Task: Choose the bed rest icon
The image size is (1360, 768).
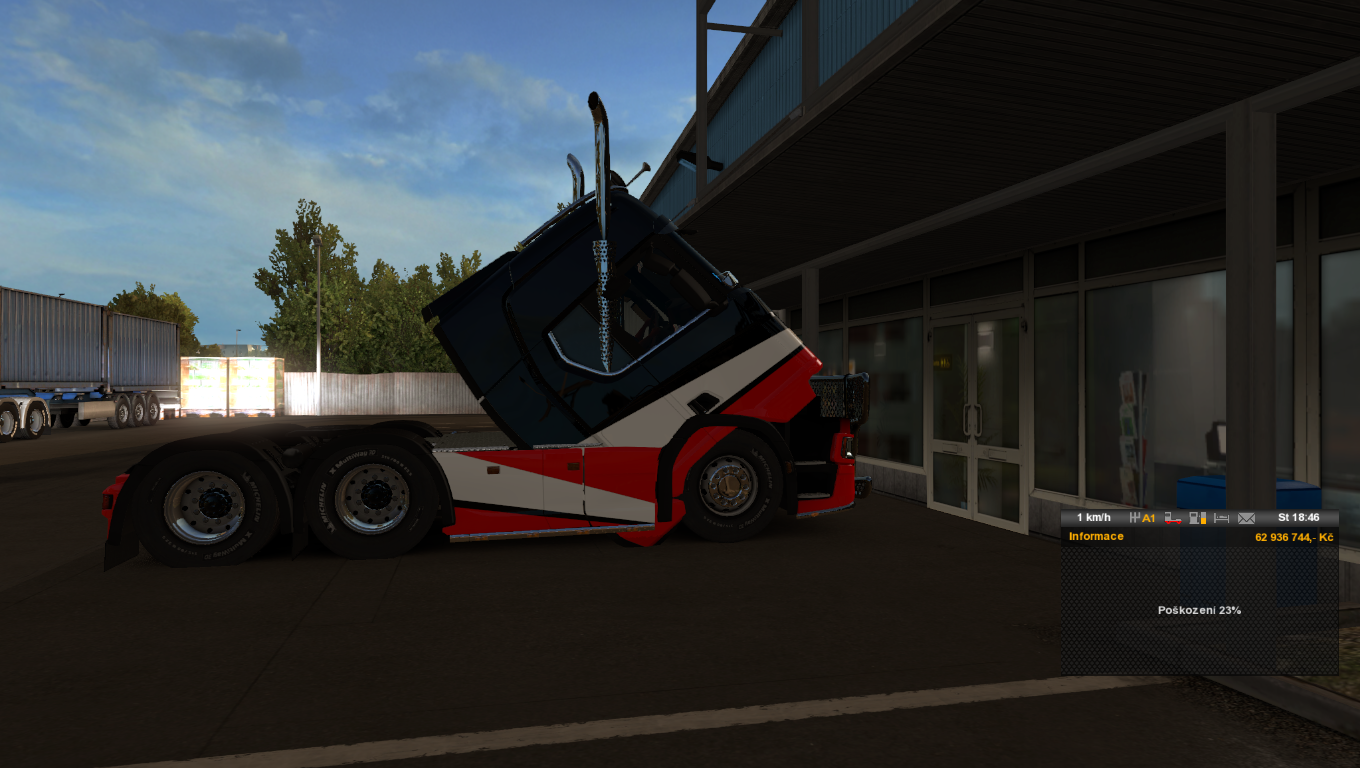Action: (1221, 518)
